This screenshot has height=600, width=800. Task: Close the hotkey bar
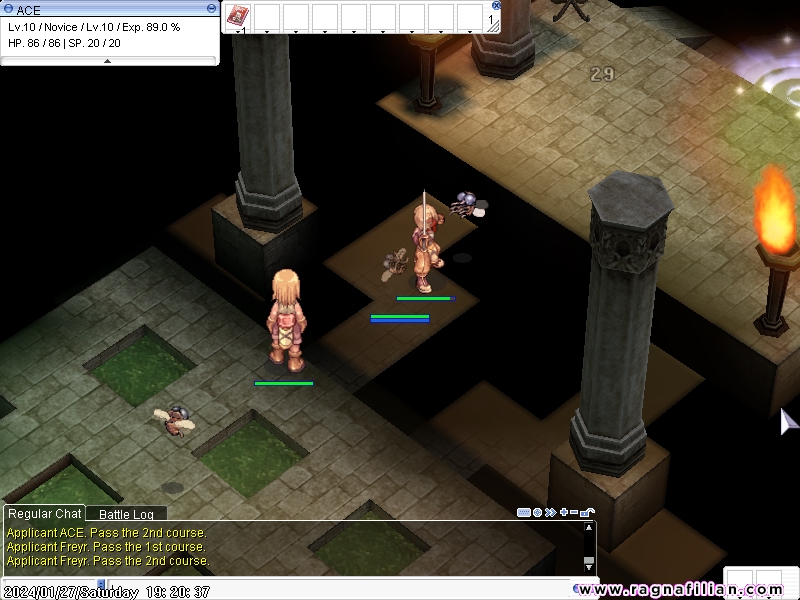497,5
